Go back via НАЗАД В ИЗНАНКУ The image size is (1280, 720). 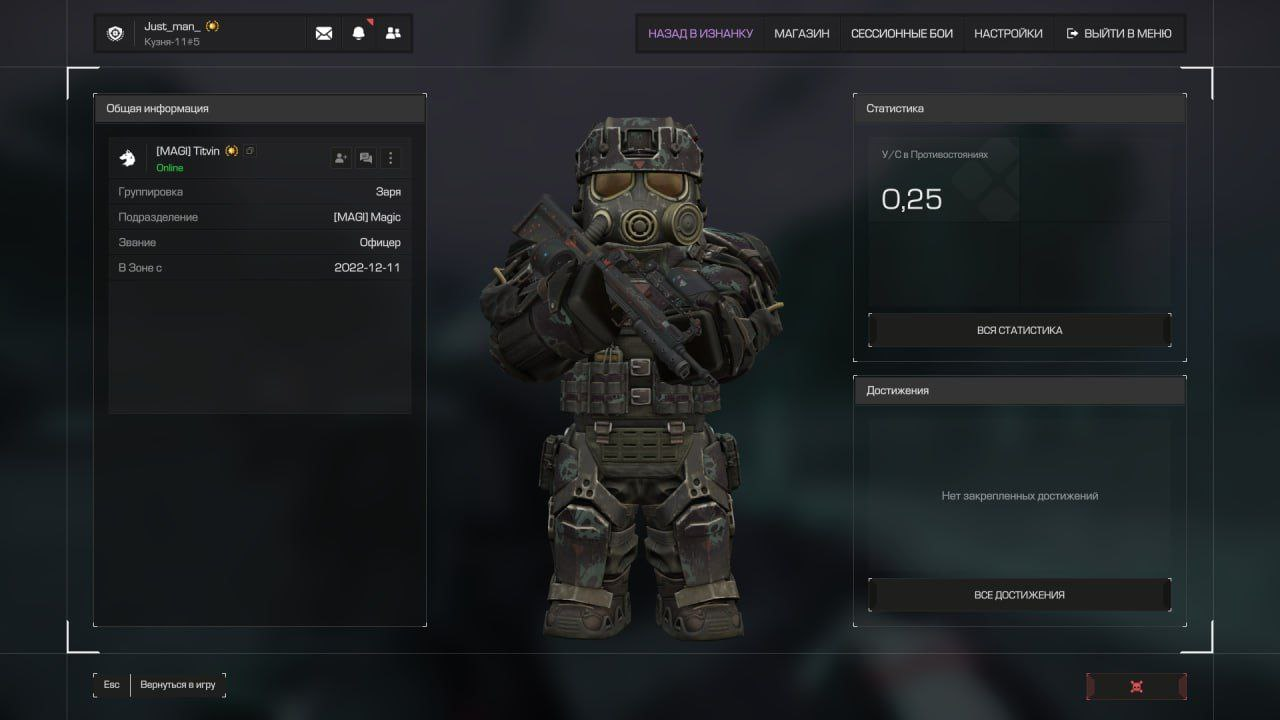(x=700, y=33)
